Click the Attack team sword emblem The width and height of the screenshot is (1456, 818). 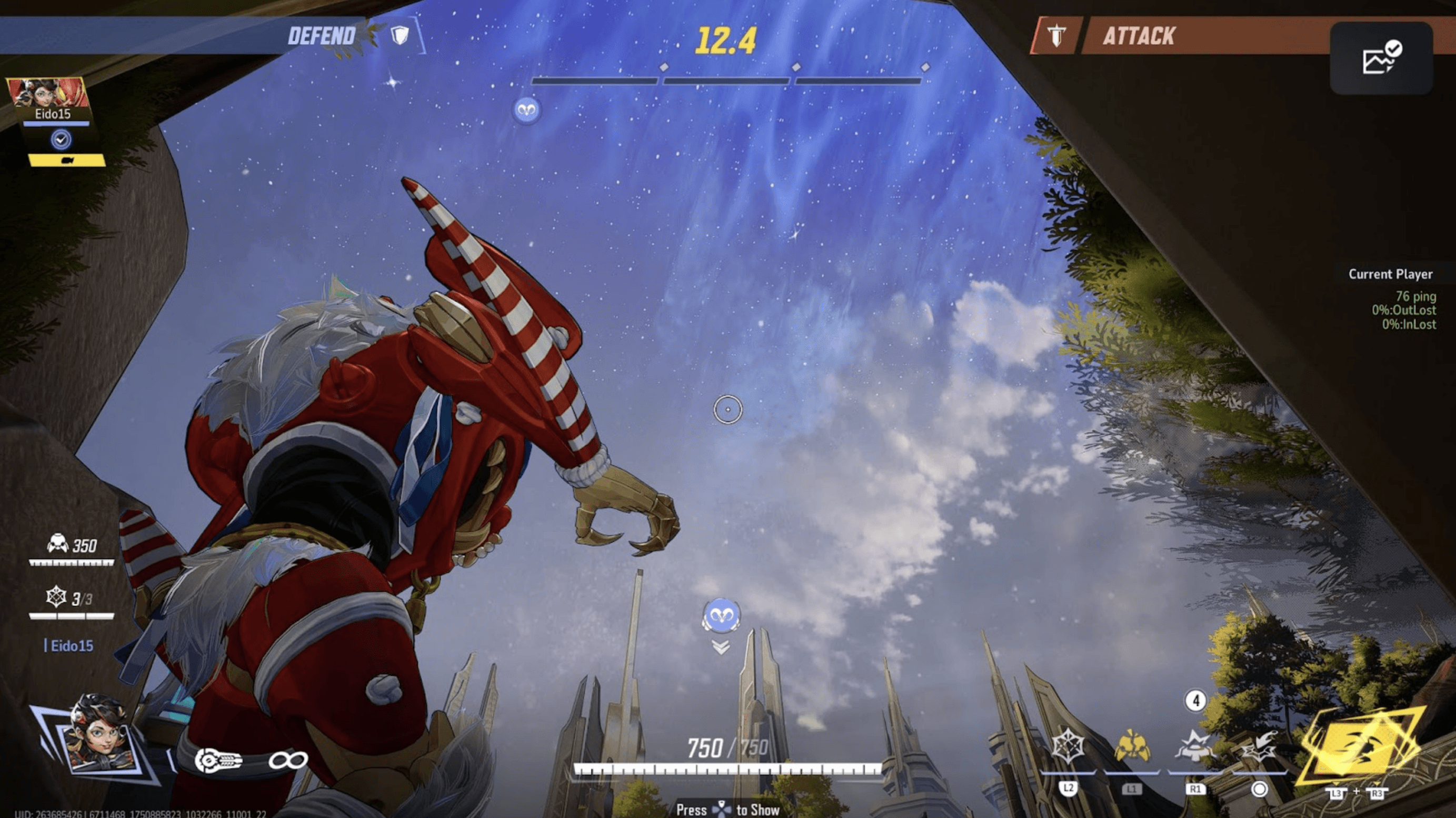1056,36
